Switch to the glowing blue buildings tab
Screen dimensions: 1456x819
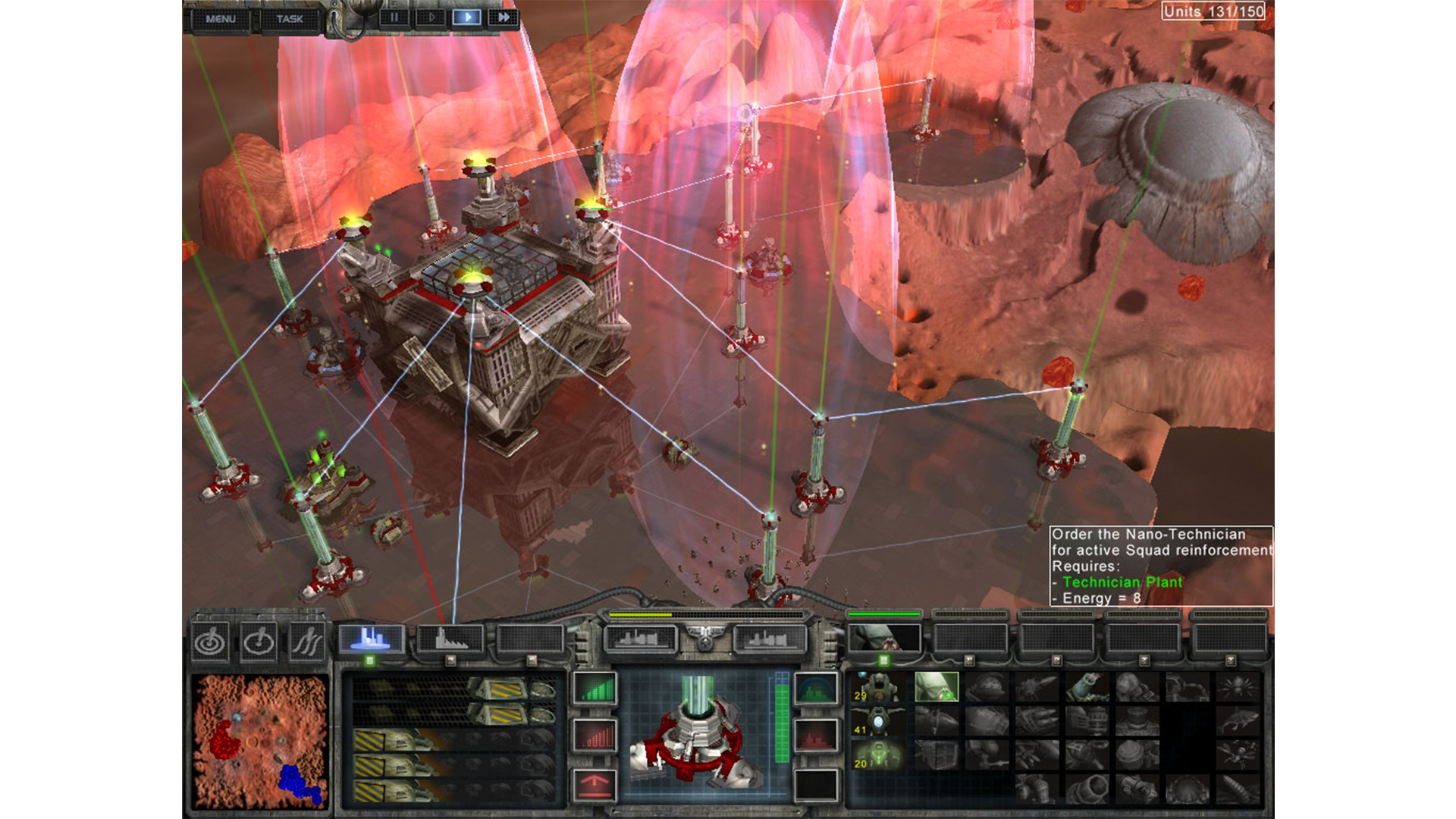click(371, 639)
